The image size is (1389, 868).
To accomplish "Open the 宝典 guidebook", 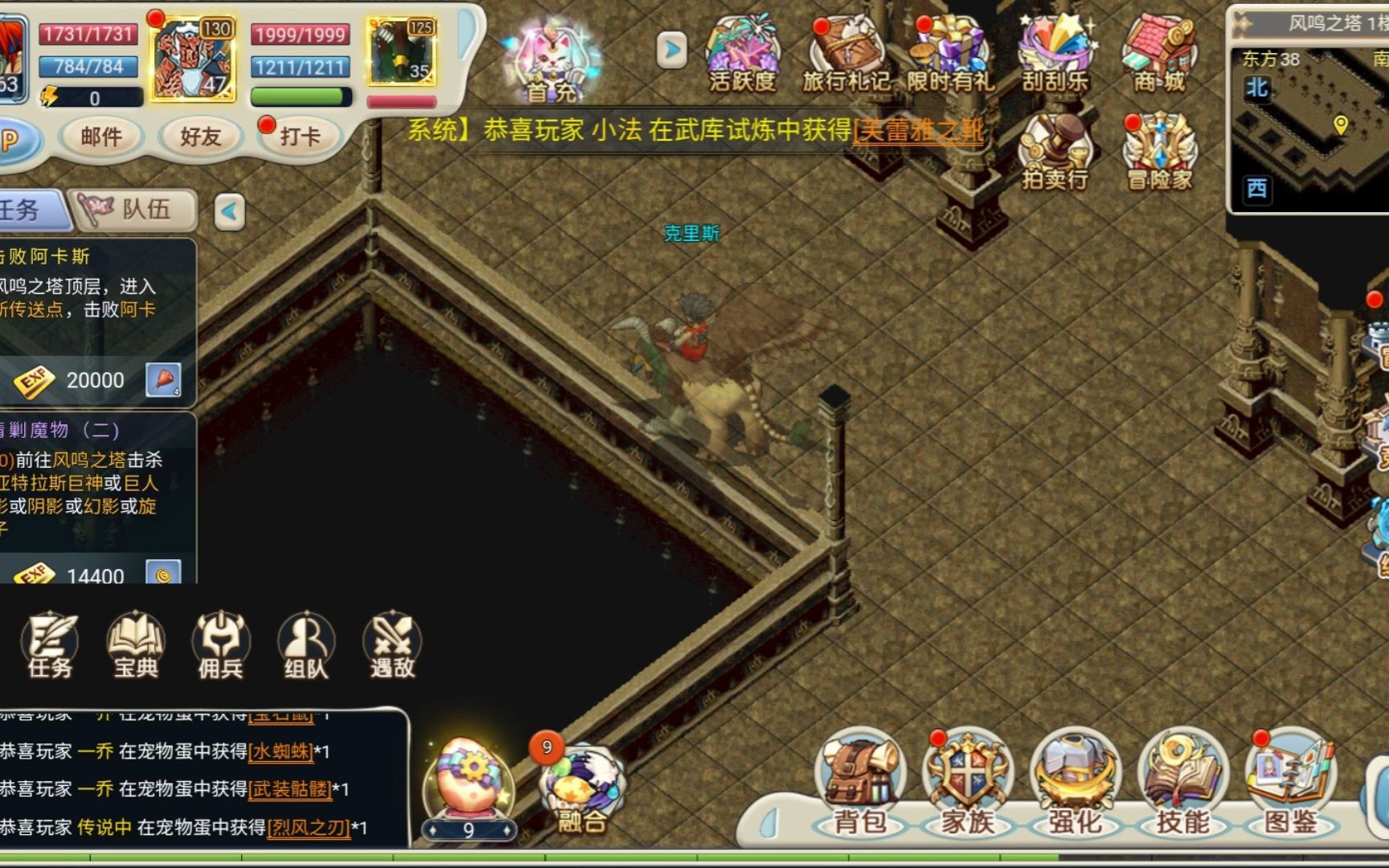I will [x=135, y=645].
